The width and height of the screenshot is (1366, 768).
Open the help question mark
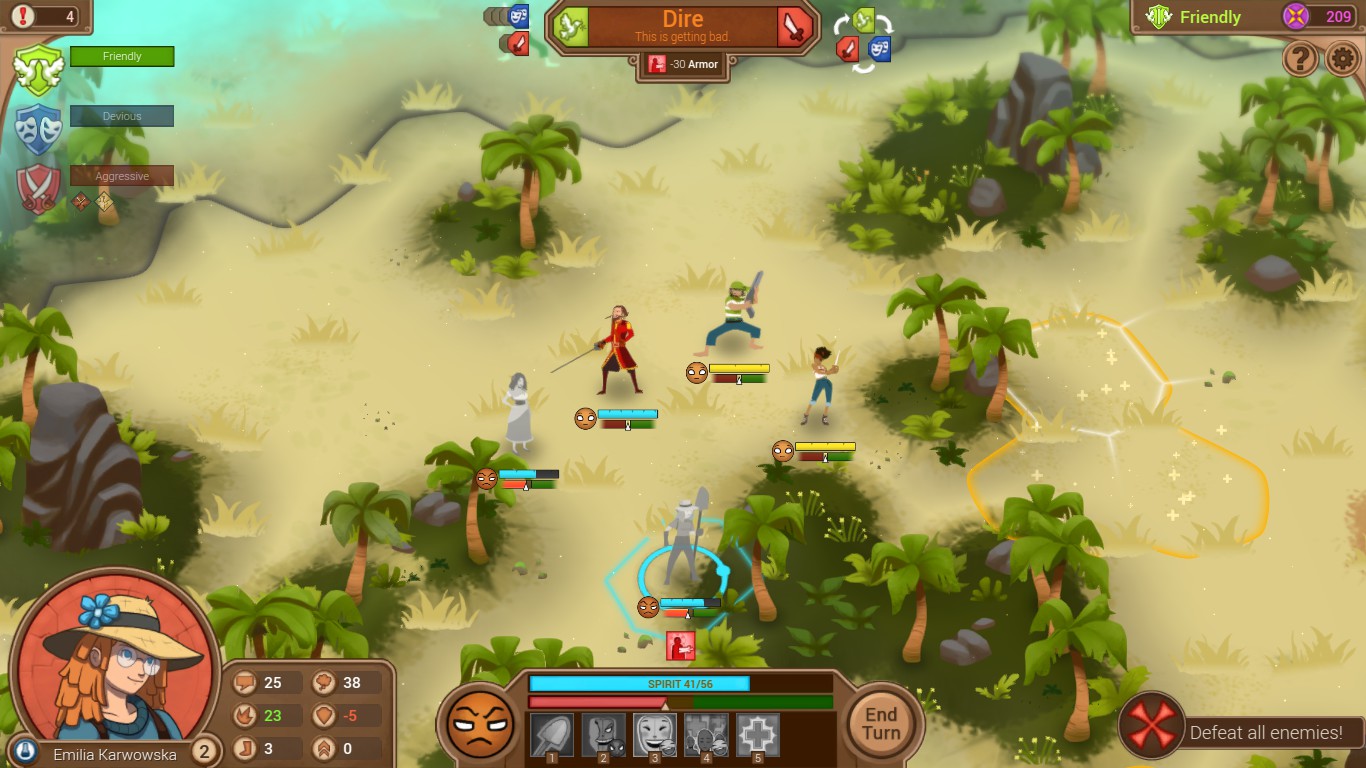1300,60
